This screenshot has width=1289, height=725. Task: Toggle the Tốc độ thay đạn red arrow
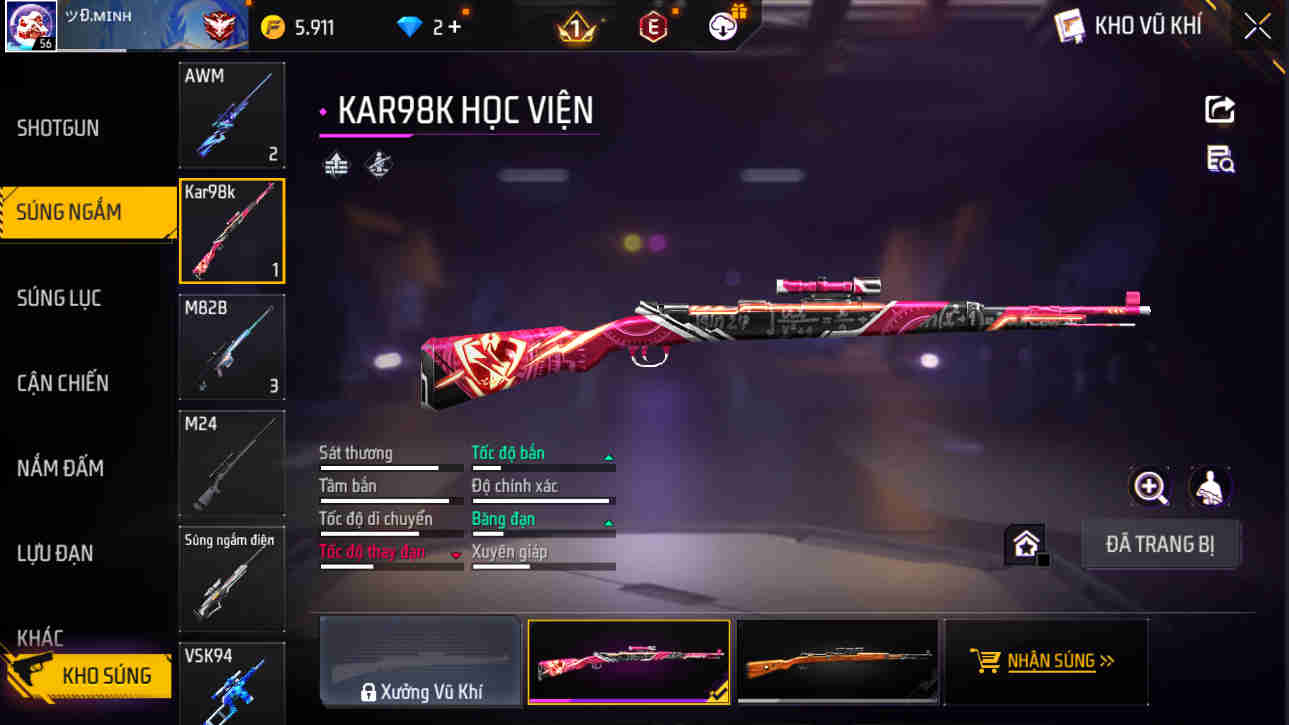coord(458,553)
